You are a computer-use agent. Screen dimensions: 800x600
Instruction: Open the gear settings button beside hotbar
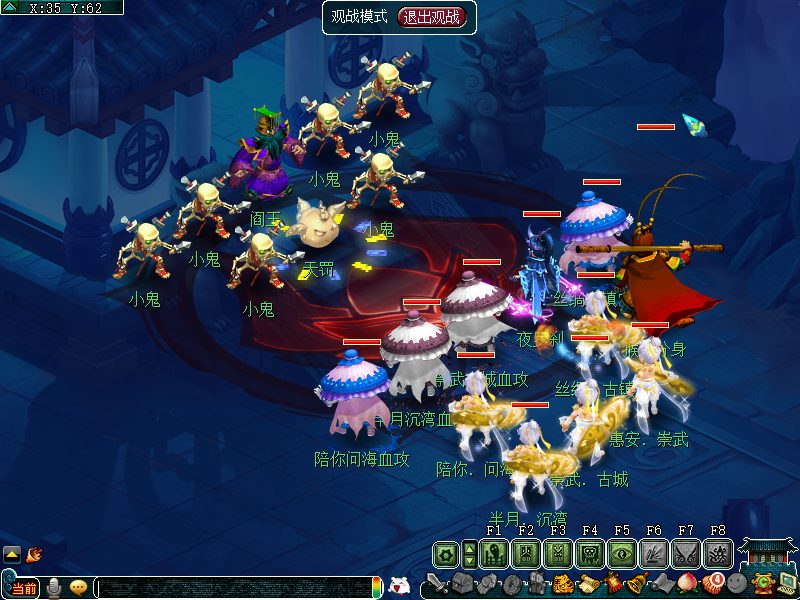tap(446, 554)
